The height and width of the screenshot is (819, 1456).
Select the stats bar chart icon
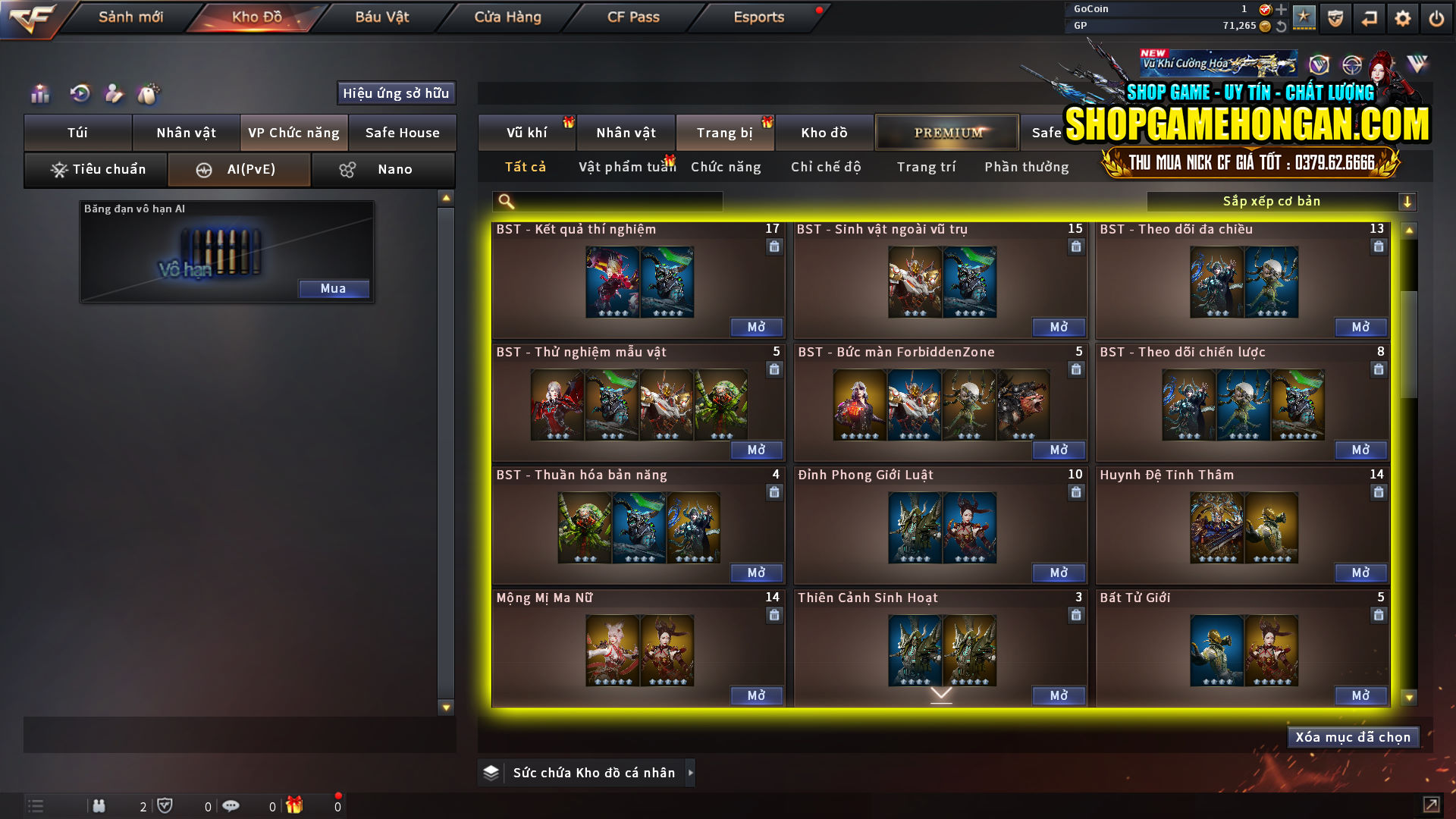pyautogui.click(x=39, y=94)
